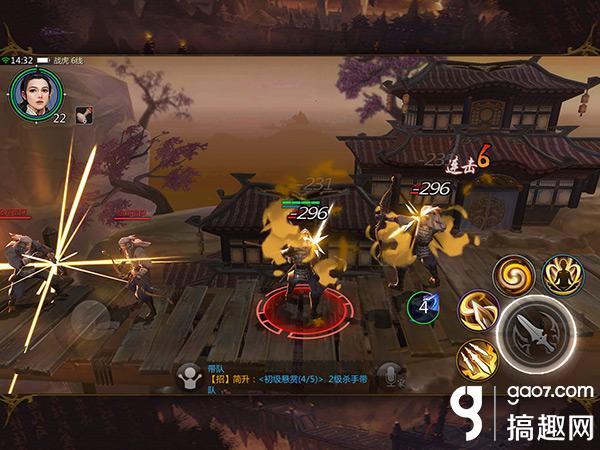Trigger the triple blade skill
Screen dimensions: 600x450
click(x=475, y=359)
